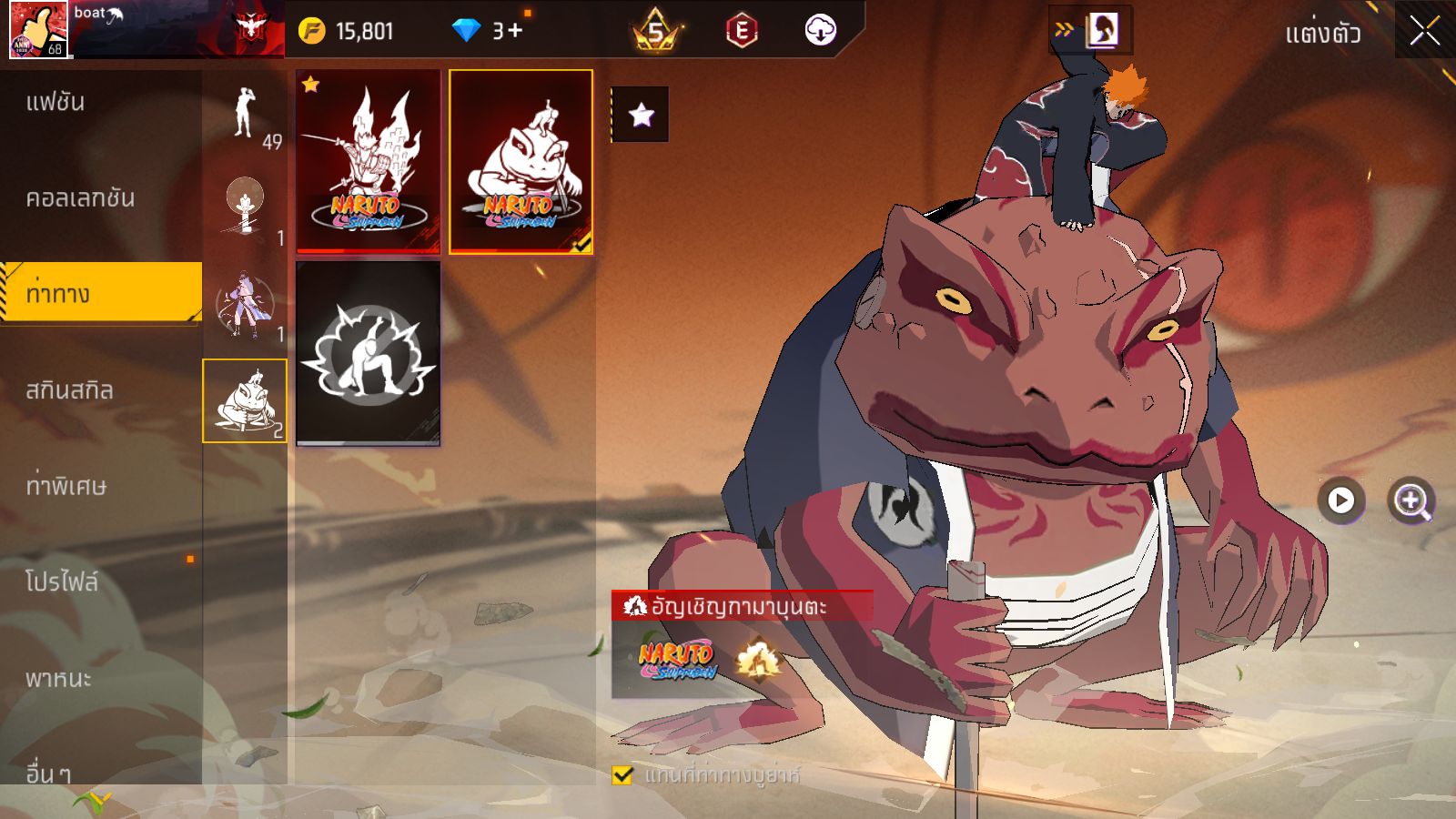1456x819 pixels.
Task: Select the power-up aura emote card
Action: (x=369, y=353)
